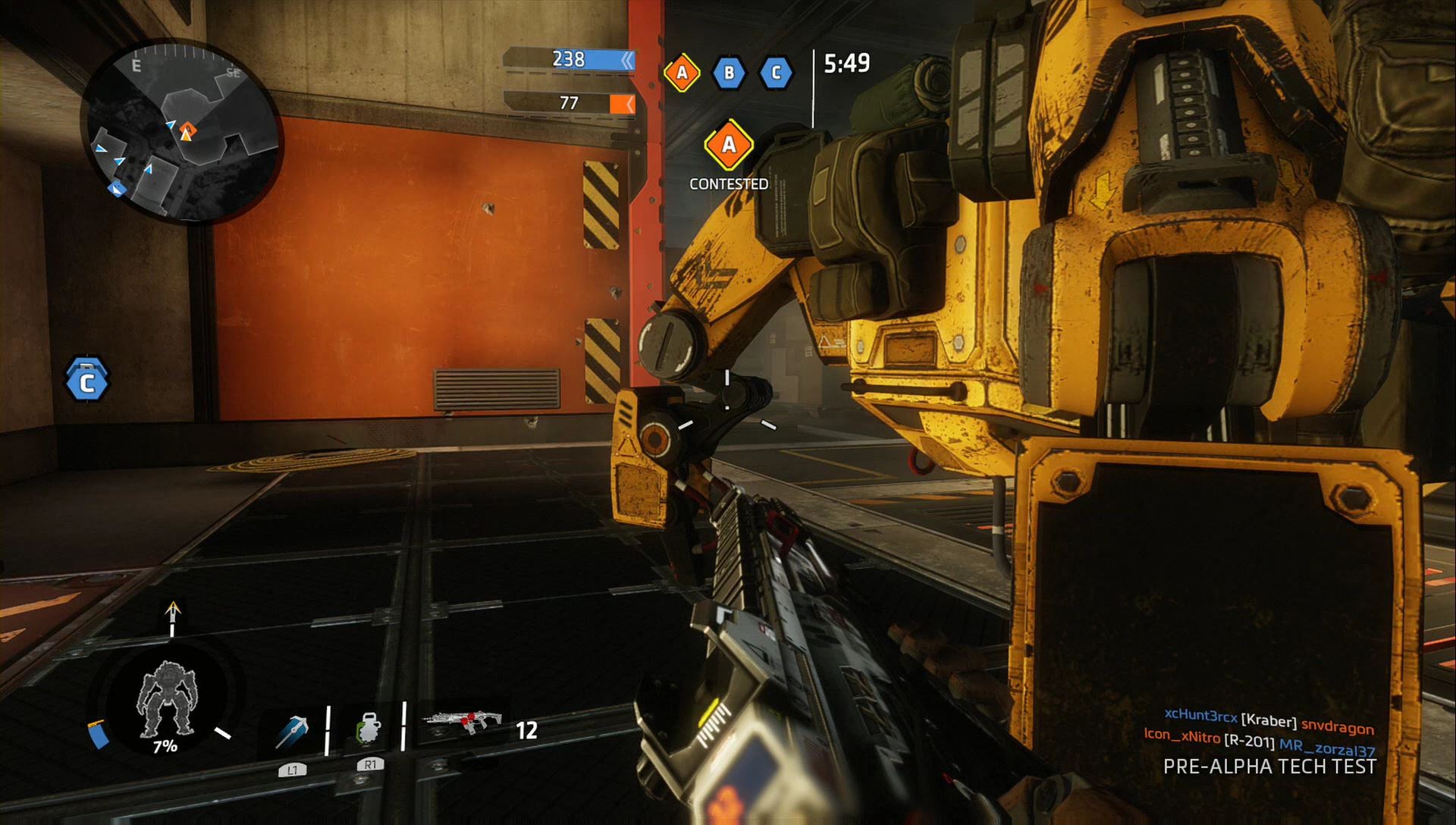The height and width of the screenshot is (825, 1456).
Task: Select the hardpoint A hexagon icon
Action: tap(681, 73)
